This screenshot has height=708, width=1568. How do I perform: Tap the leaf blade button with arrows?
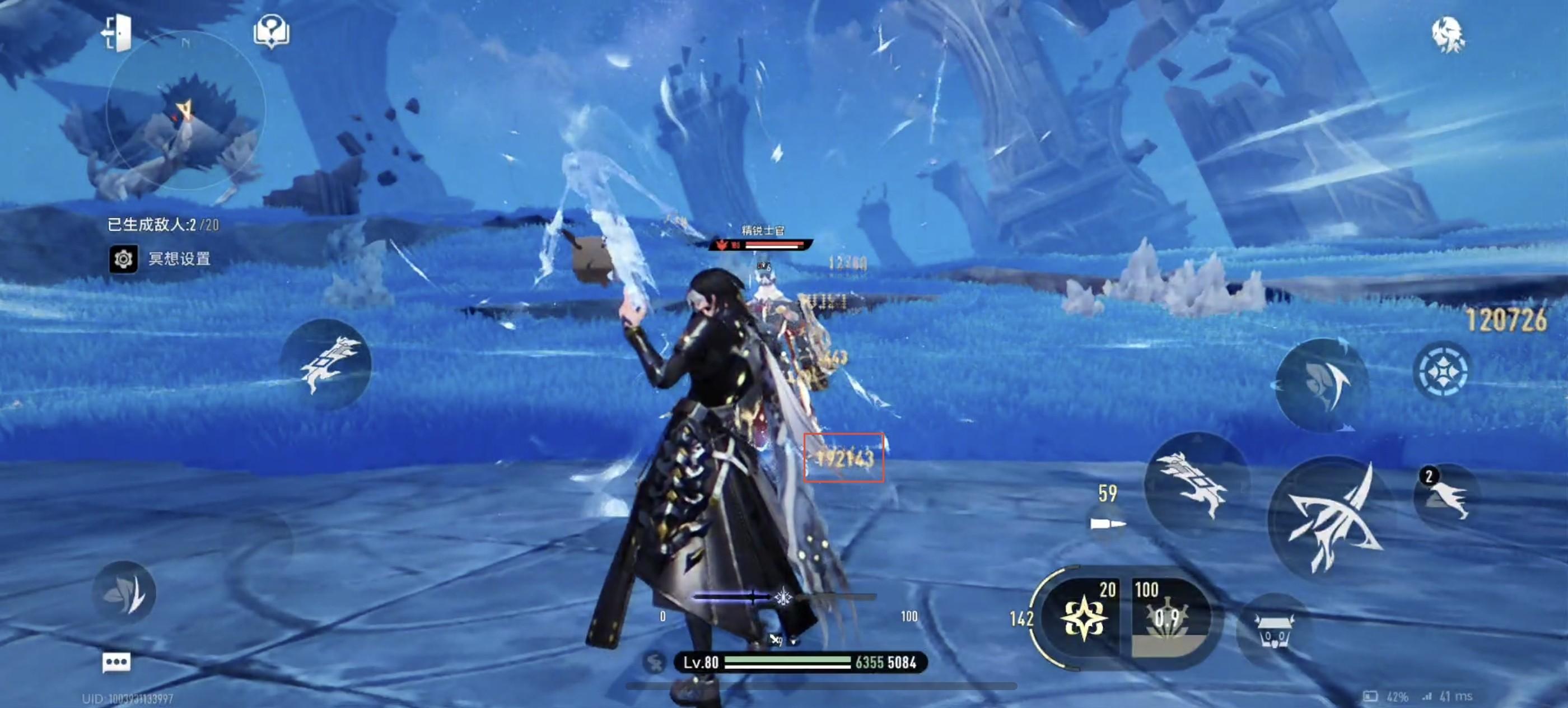point(1322,385)
